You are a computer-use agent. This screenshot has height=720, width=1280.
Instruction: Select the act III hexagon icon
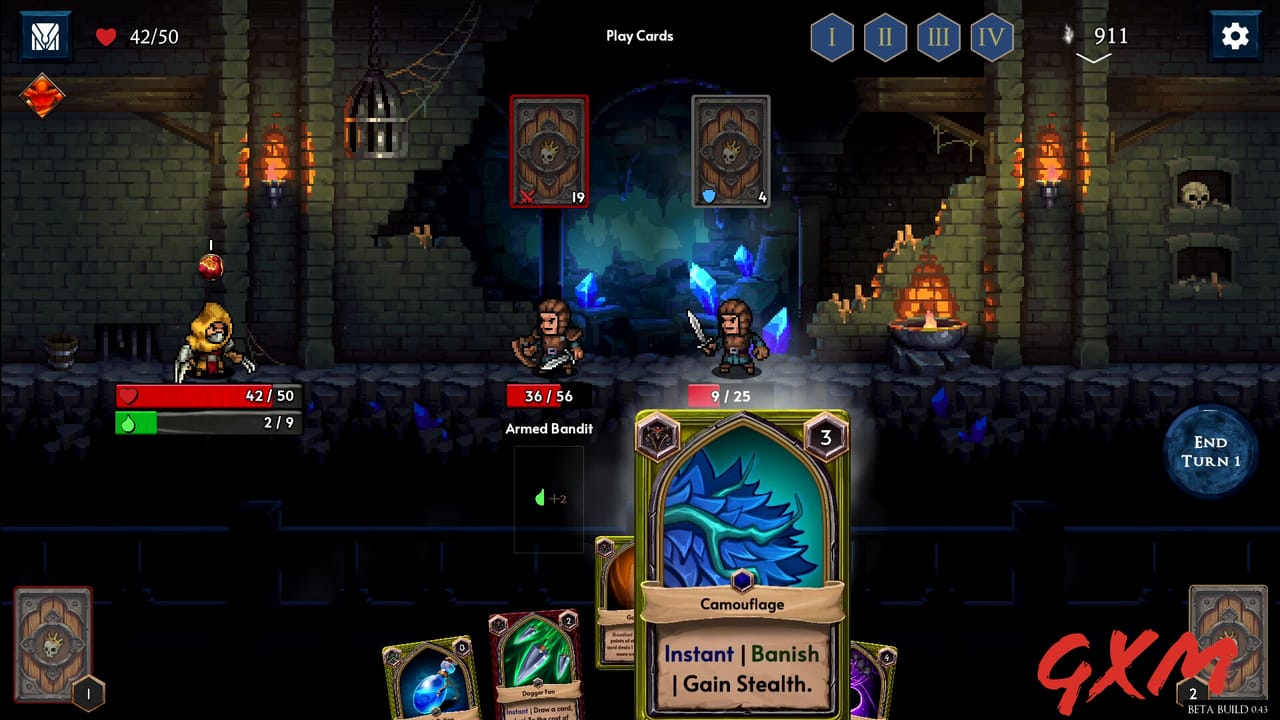pyautogui.click(x=938, y=38)
